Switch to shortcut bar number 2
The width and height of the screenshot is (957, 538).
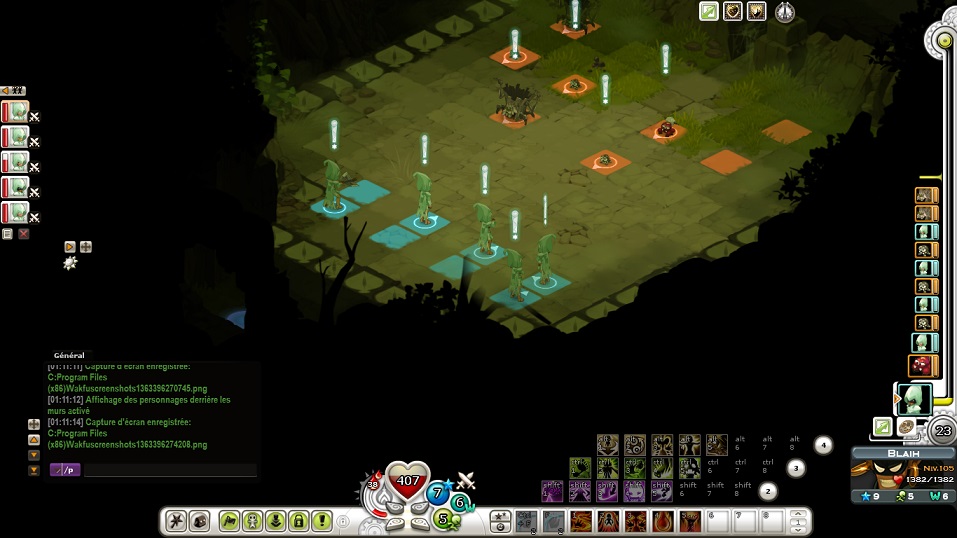point(768,491)
